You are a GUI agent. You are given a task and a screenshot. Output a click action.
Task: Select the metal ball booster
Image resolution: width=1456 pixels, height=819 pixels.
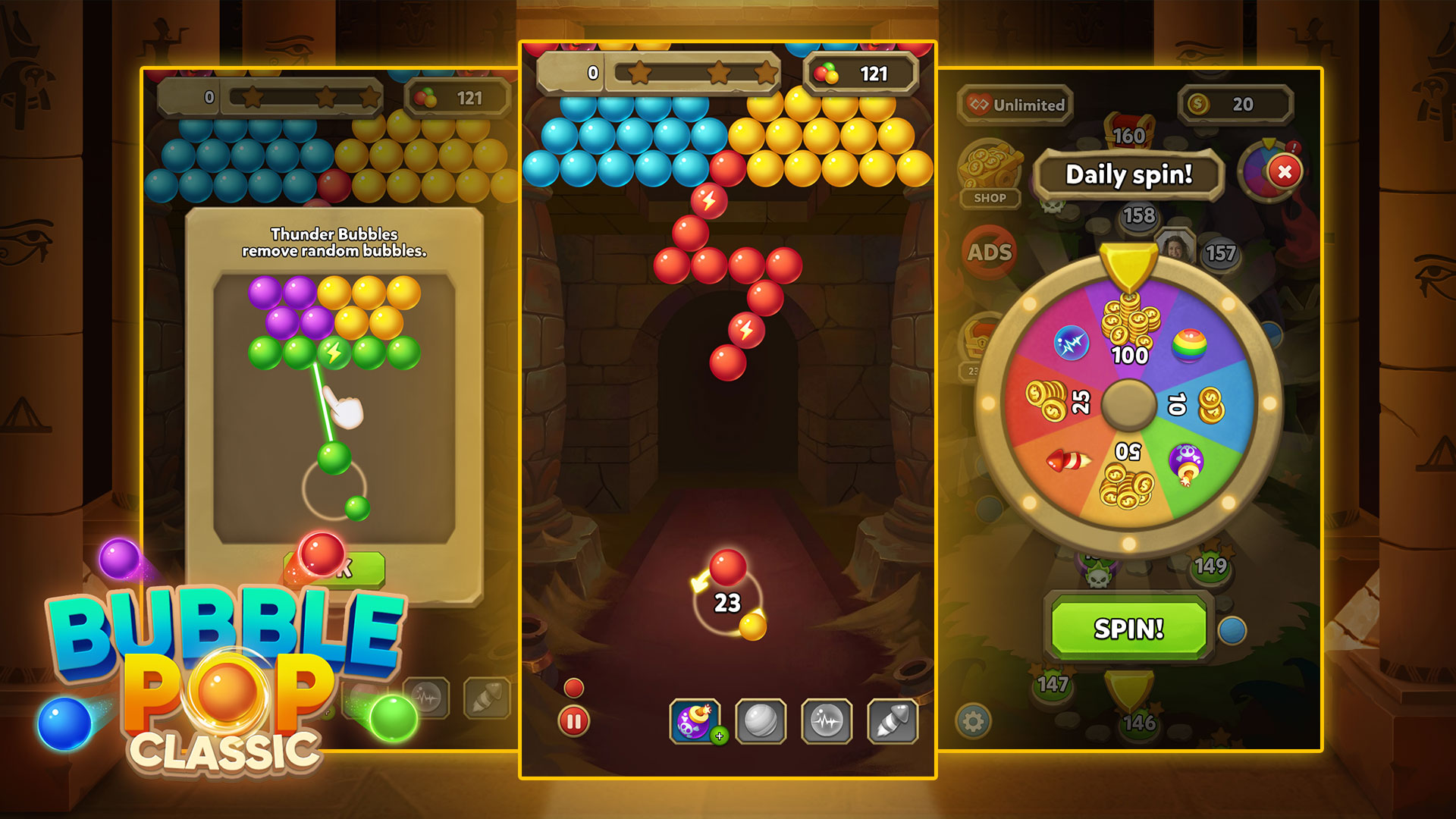(x=761, y=720)
